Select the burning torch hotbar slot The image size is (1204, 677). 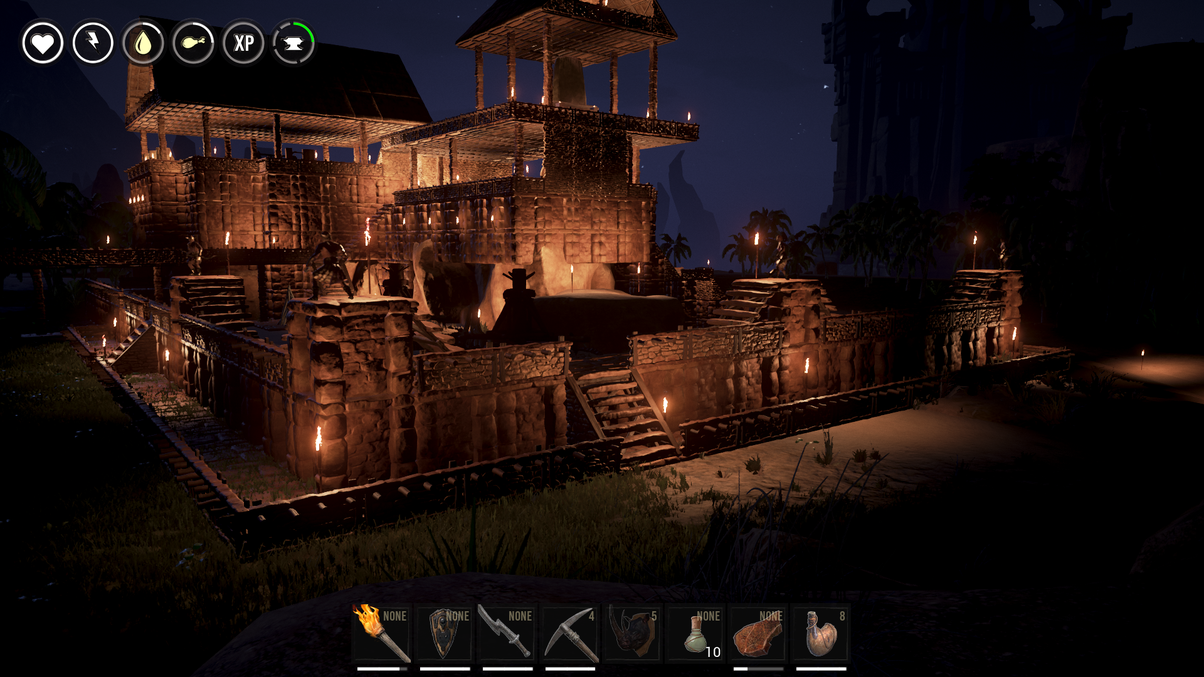point(382,634)
